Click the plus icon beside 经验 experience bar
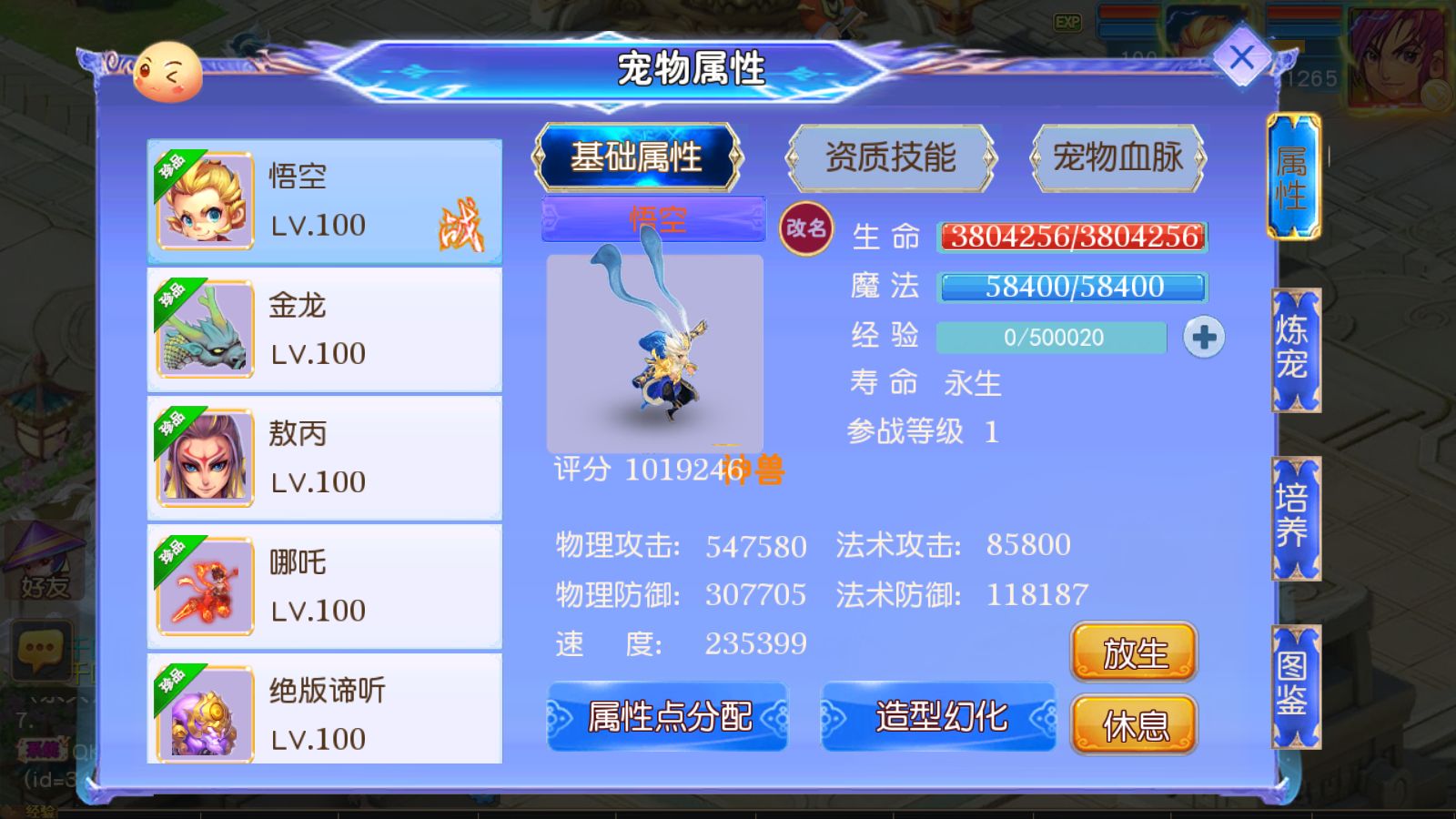 pos(1203,337)
